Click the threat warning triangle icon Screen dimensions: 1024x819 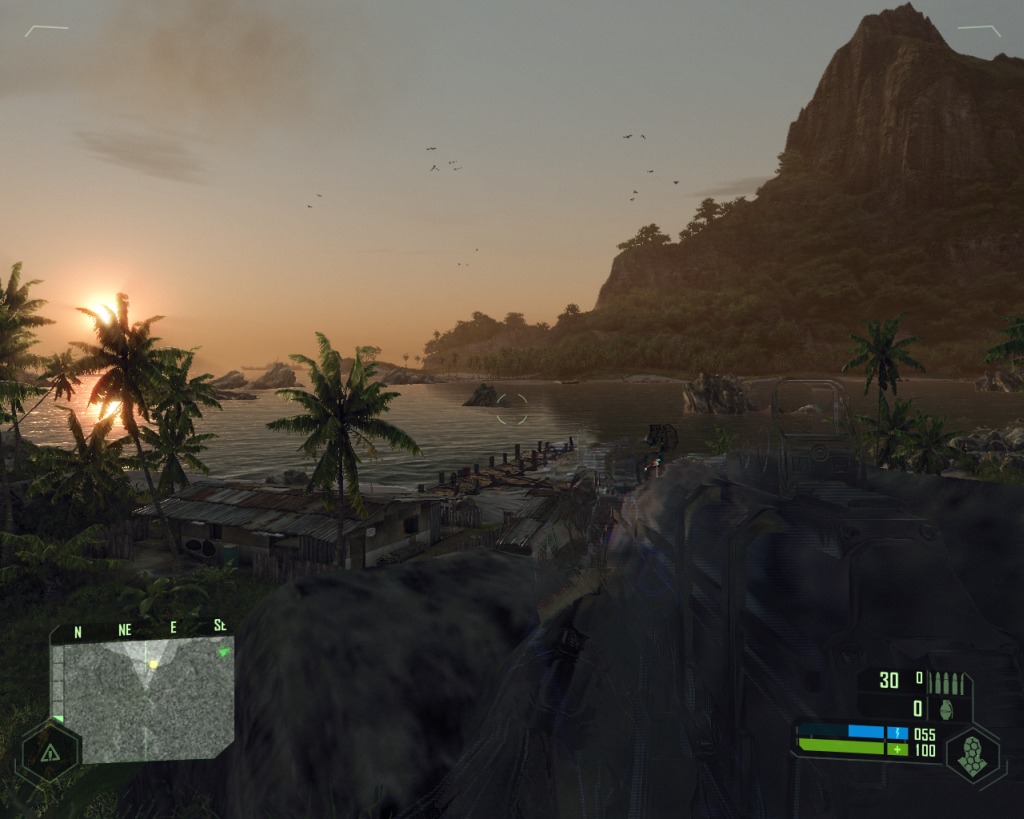(x=47, y=752)
